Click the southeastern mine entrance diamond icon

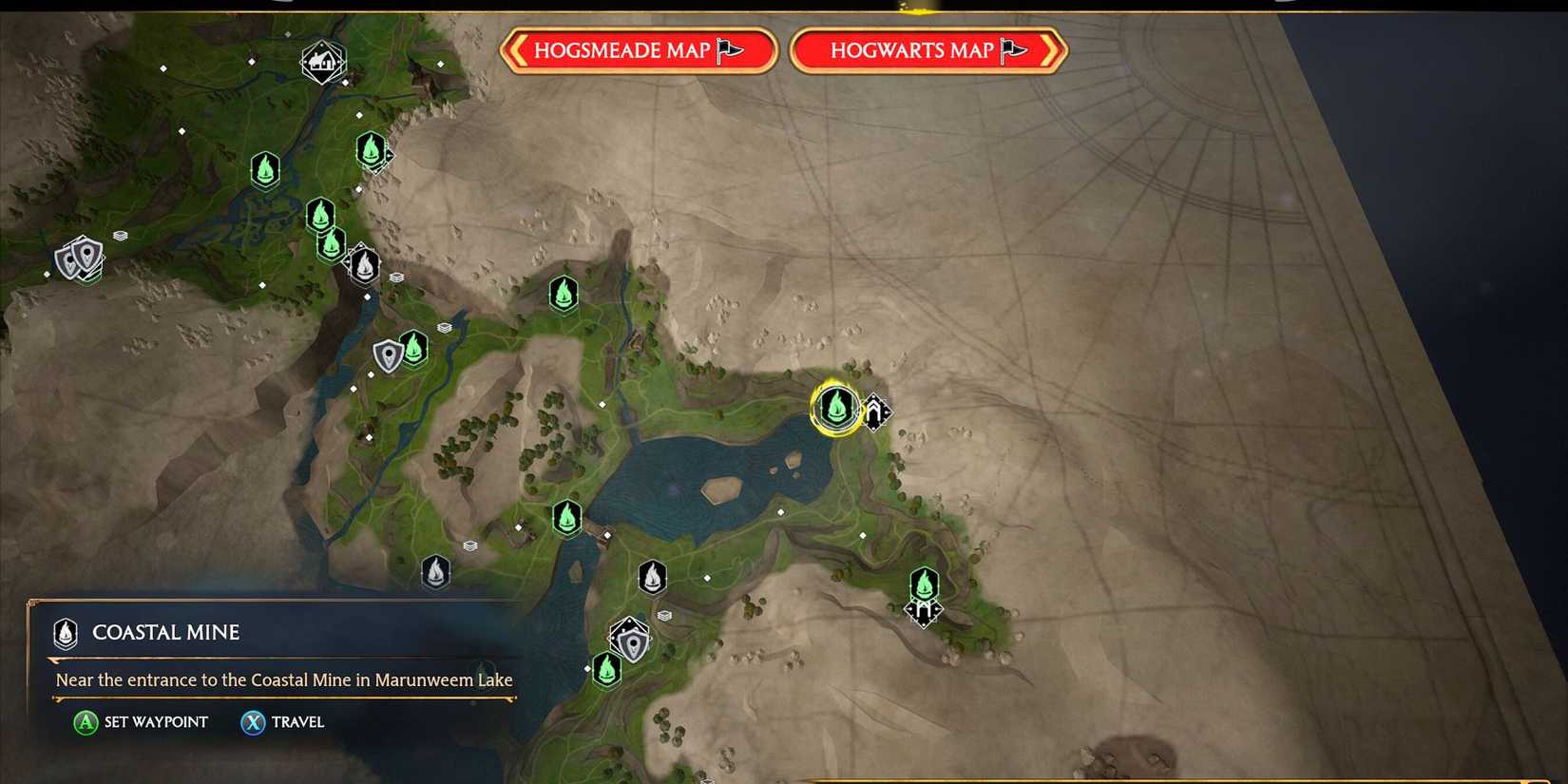point(924,616)
